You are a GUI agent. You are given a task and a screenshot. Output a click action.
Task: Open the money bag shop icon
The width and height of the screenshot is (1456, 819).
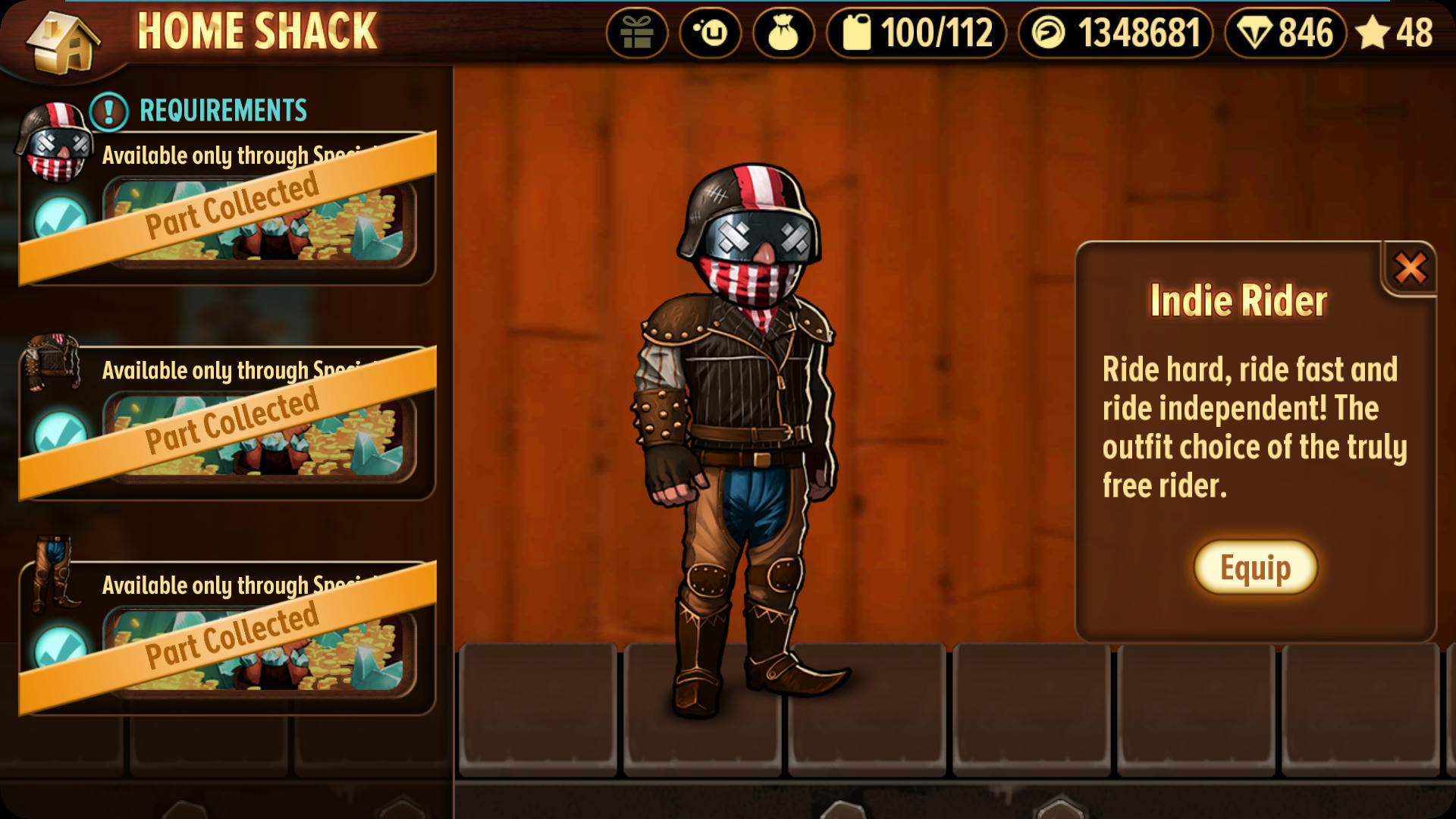point(783,33)
